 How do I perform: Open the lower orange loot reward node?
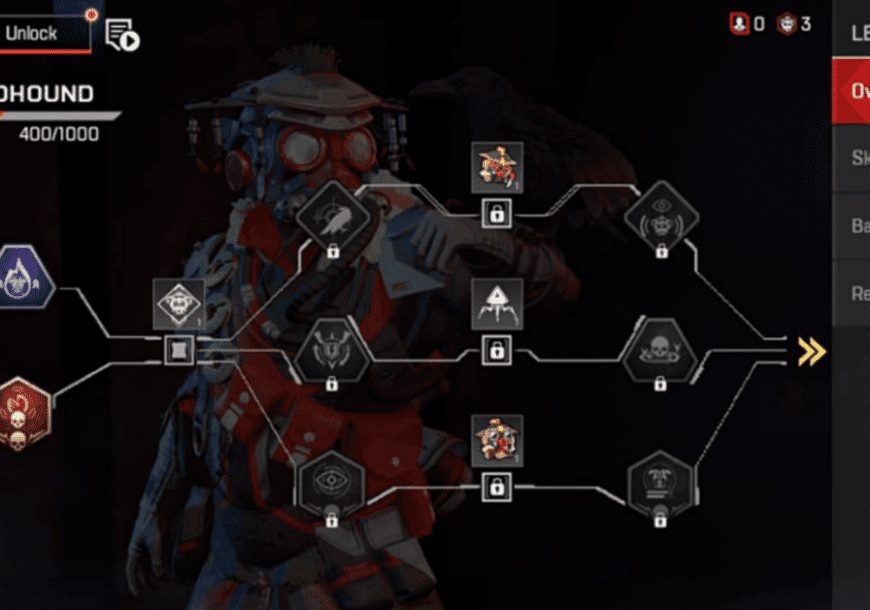(496, 442)
